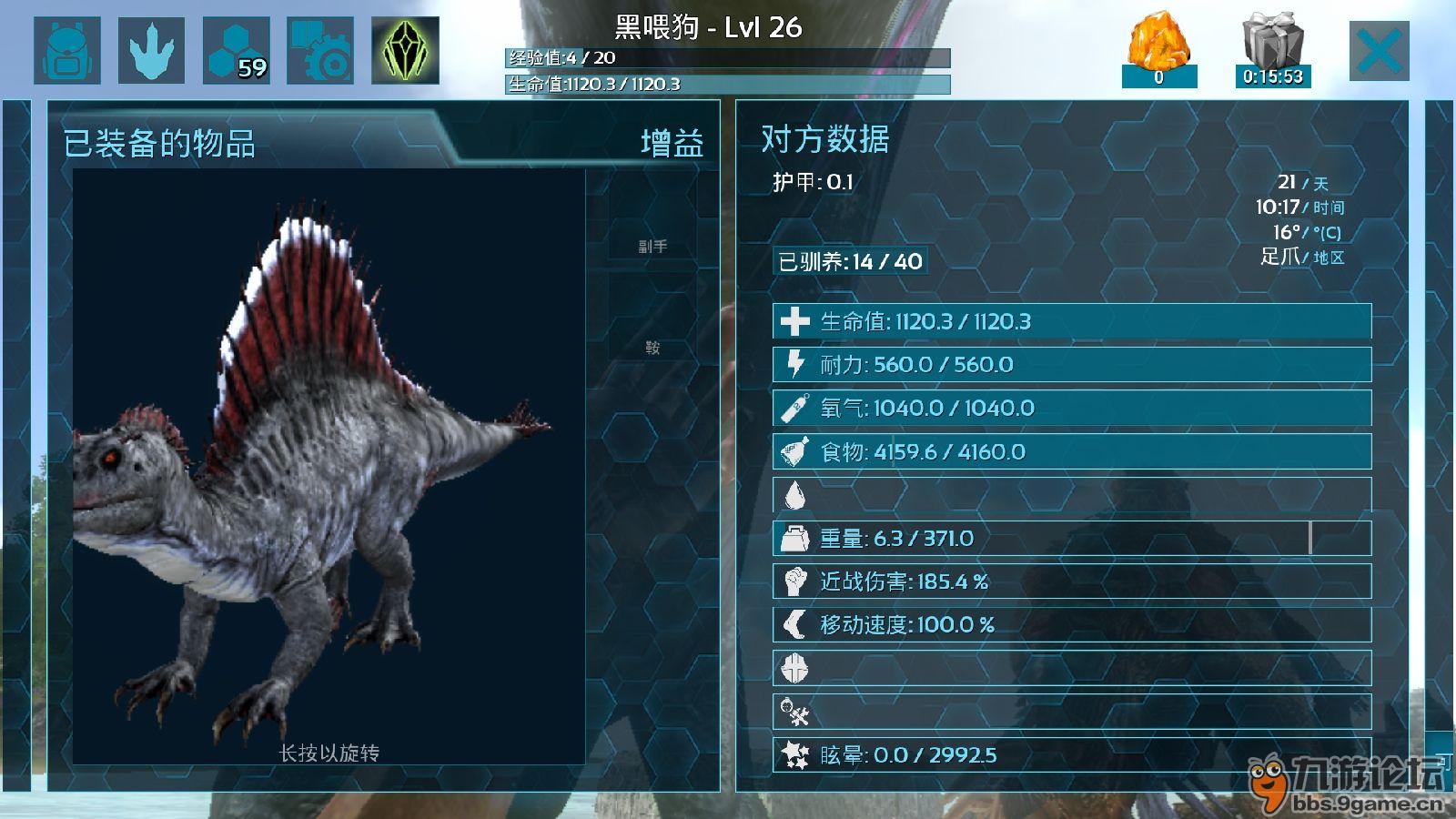Close the creature stats screen

1379,51
